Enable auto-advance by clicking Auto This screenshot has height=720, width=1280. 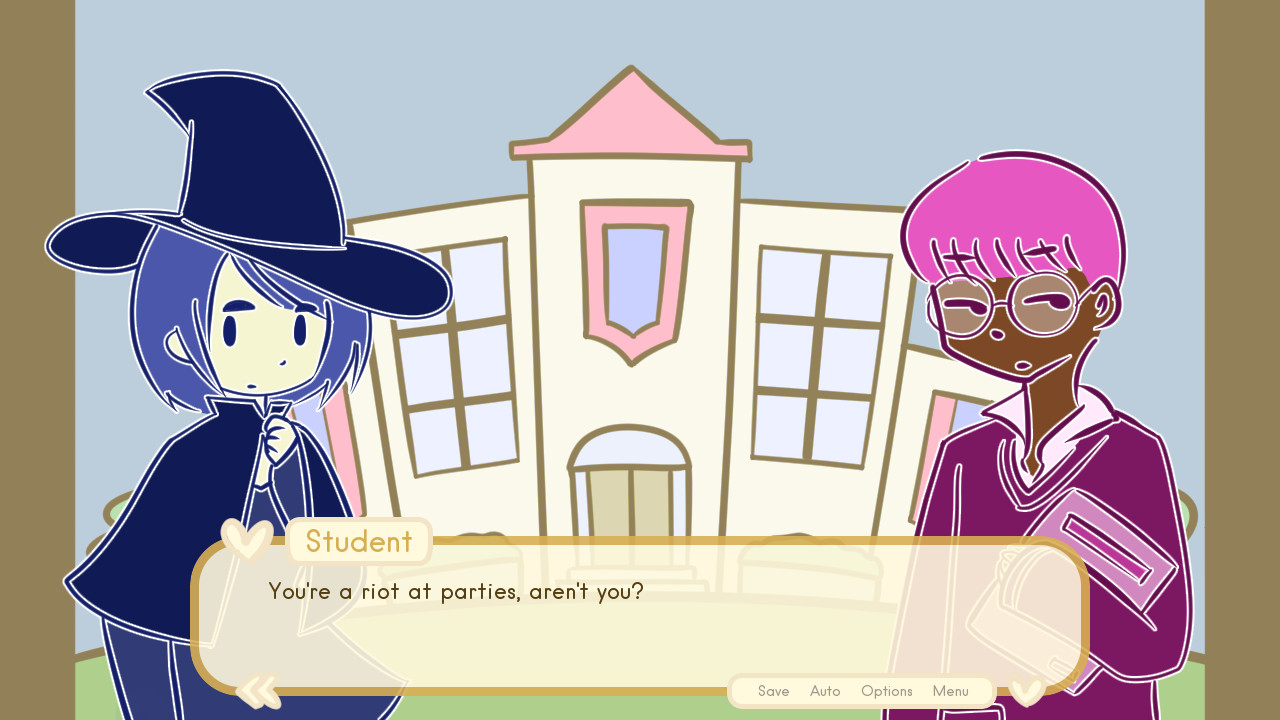(x=825, y=691)
